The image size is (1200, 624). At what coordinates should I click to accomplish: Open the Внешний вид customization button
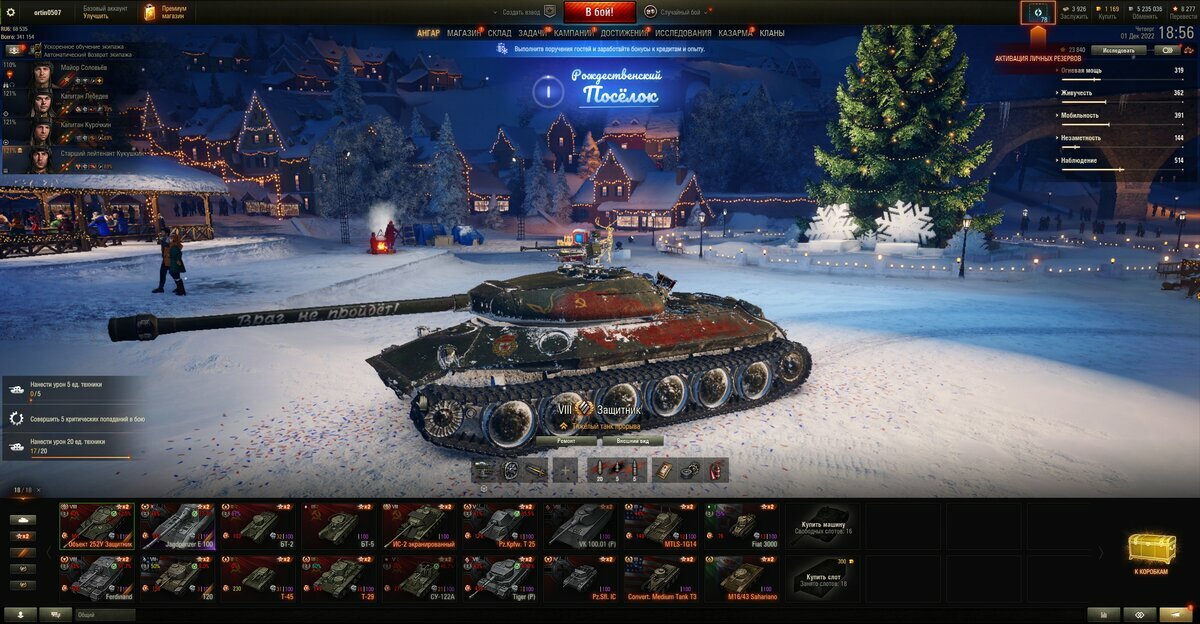click(633, 440)
